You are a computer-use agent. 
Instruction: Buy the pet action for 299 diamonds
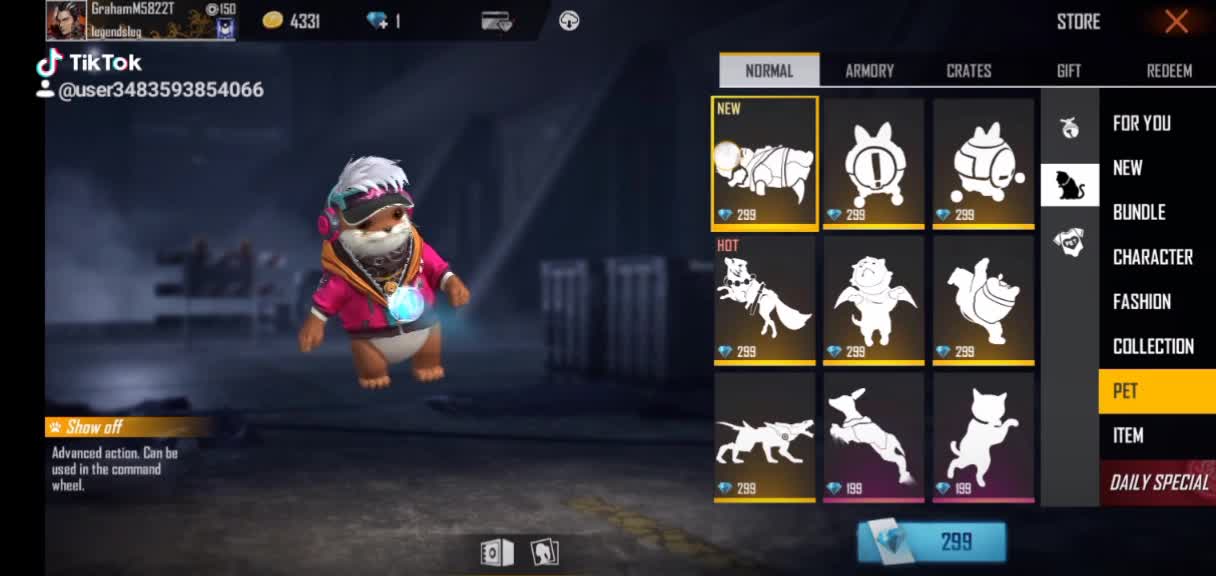click(931, 542)
